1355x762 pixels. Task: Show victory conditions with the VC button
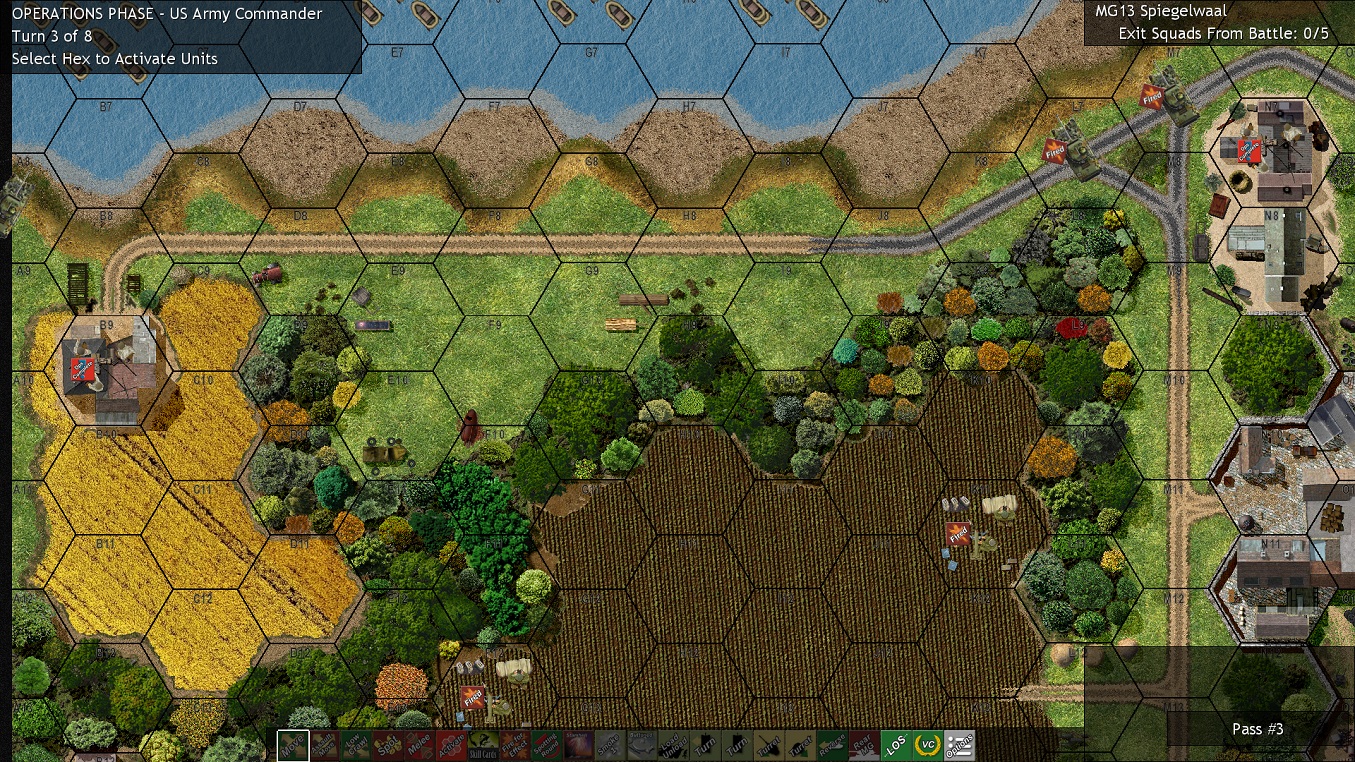928,746
